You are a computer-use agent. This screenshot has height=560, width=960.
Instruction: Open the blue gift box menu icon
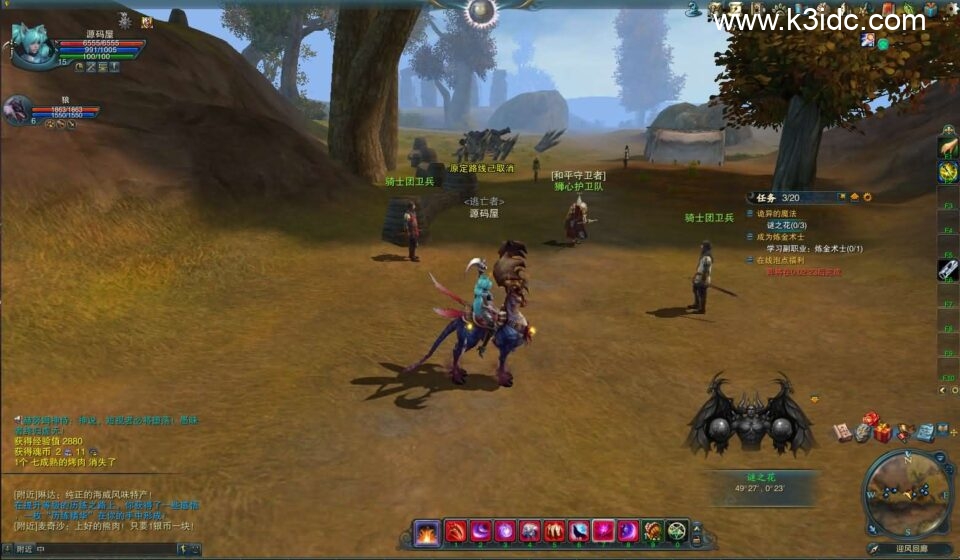[x=930, y=9]
